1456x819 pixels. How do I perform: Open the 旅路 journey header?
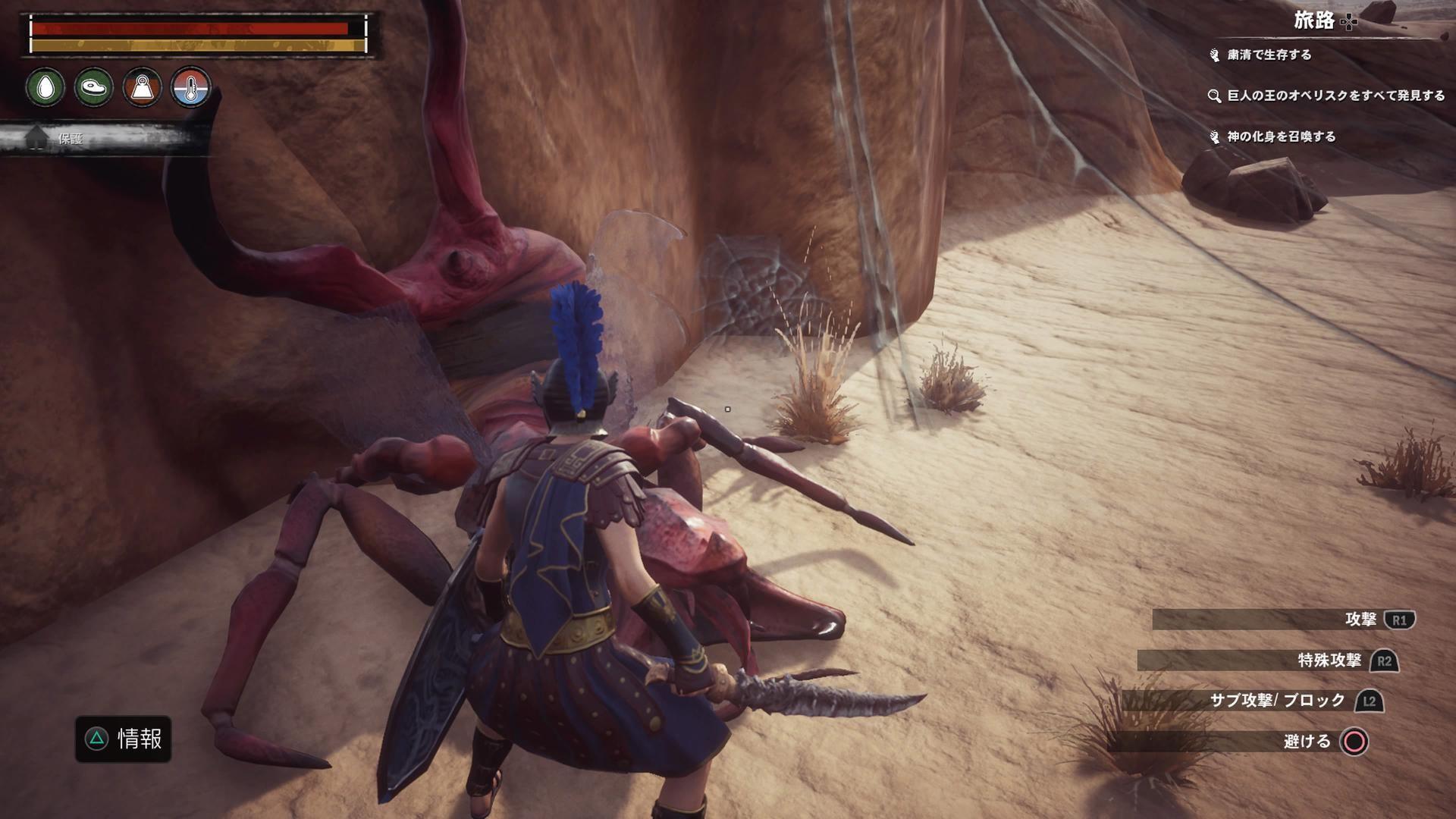point(1314,21)
